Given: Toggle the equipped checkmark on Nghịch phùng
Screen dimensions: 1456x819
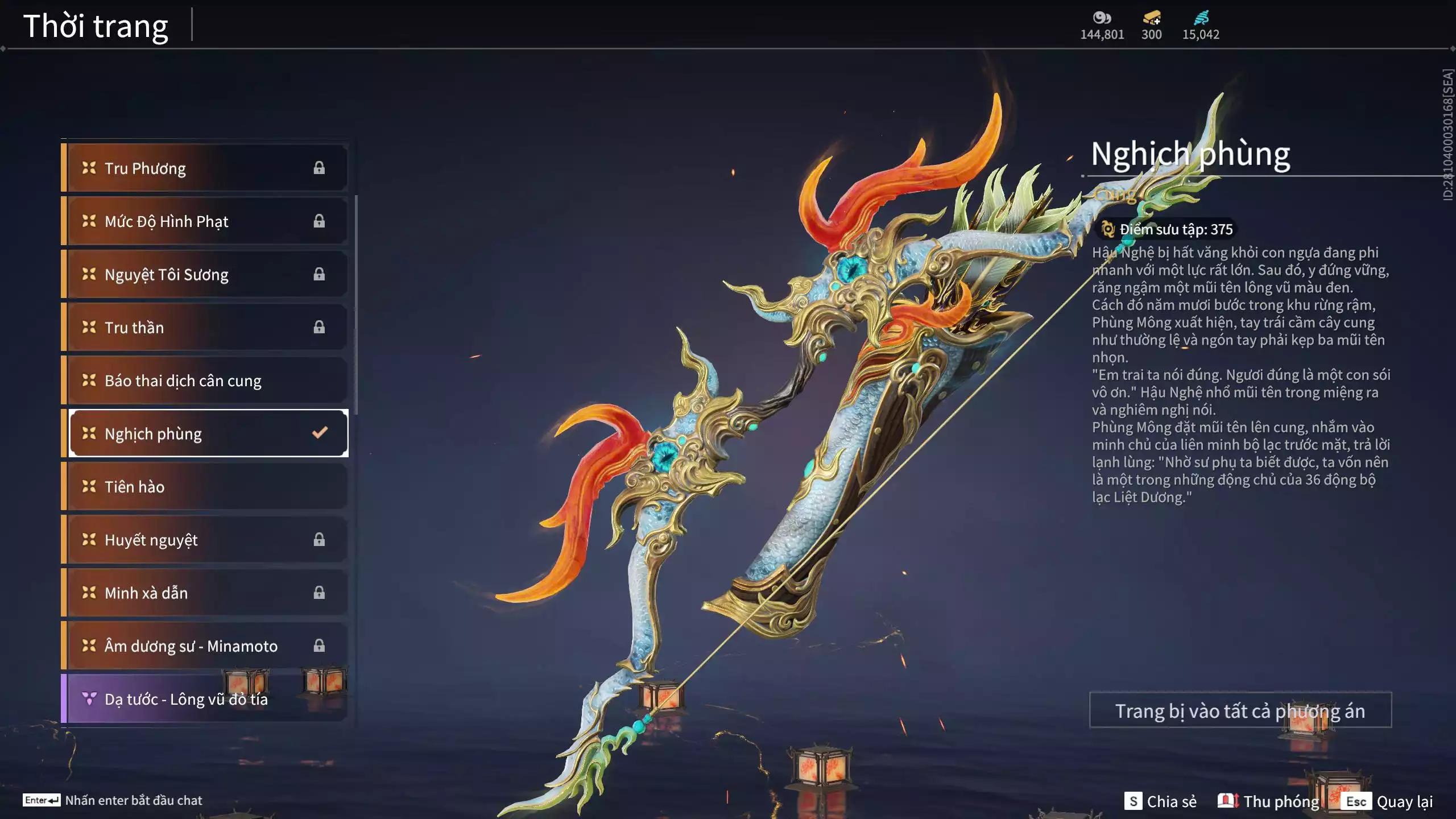Looking at the screenshot, I should pos(319,433).
